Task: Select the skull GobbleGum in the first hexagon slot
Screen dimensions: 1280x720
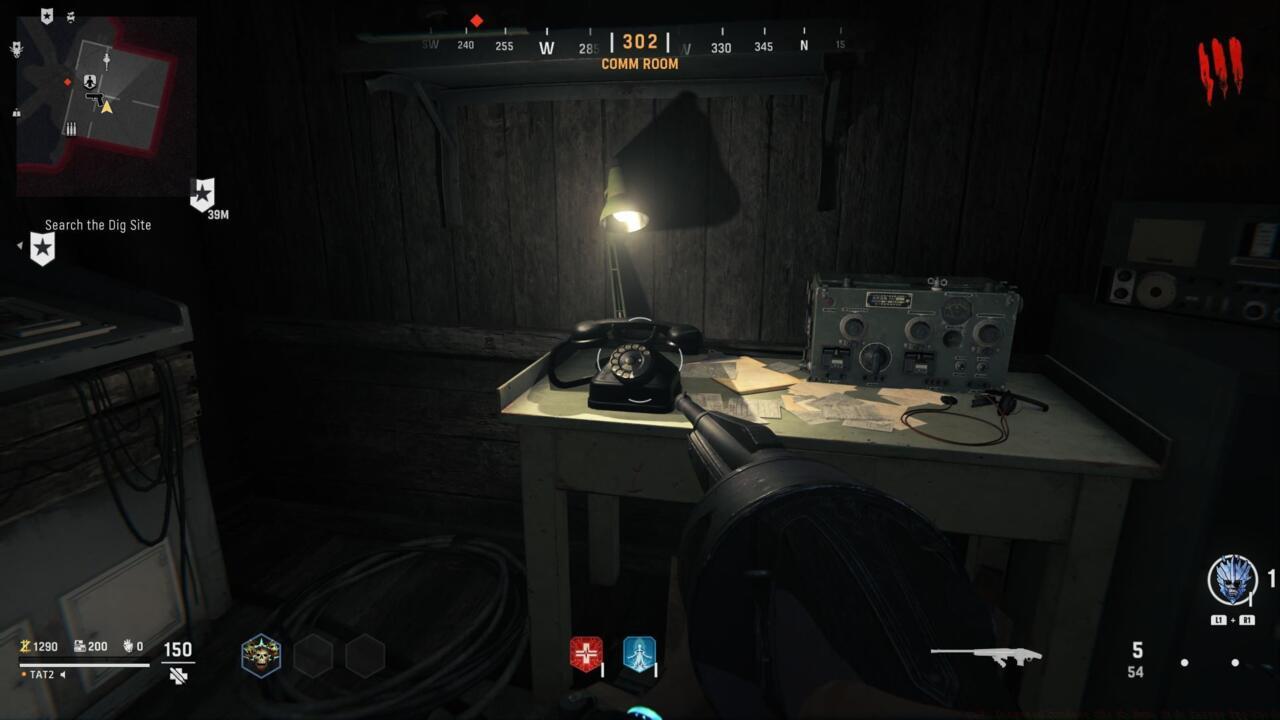Action: pyautogui.click(x=262, y=656)
